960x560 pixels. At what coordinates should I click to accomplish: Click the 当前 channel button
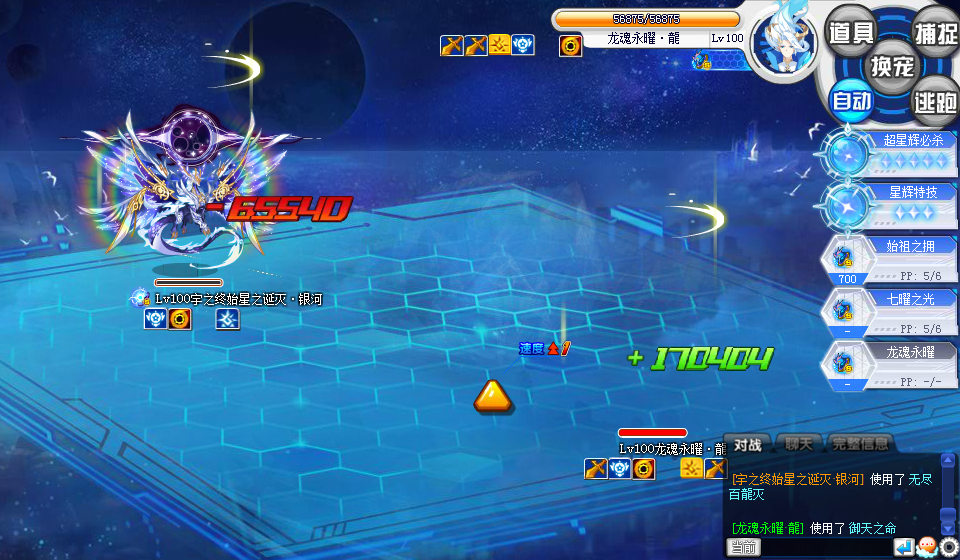743,547
